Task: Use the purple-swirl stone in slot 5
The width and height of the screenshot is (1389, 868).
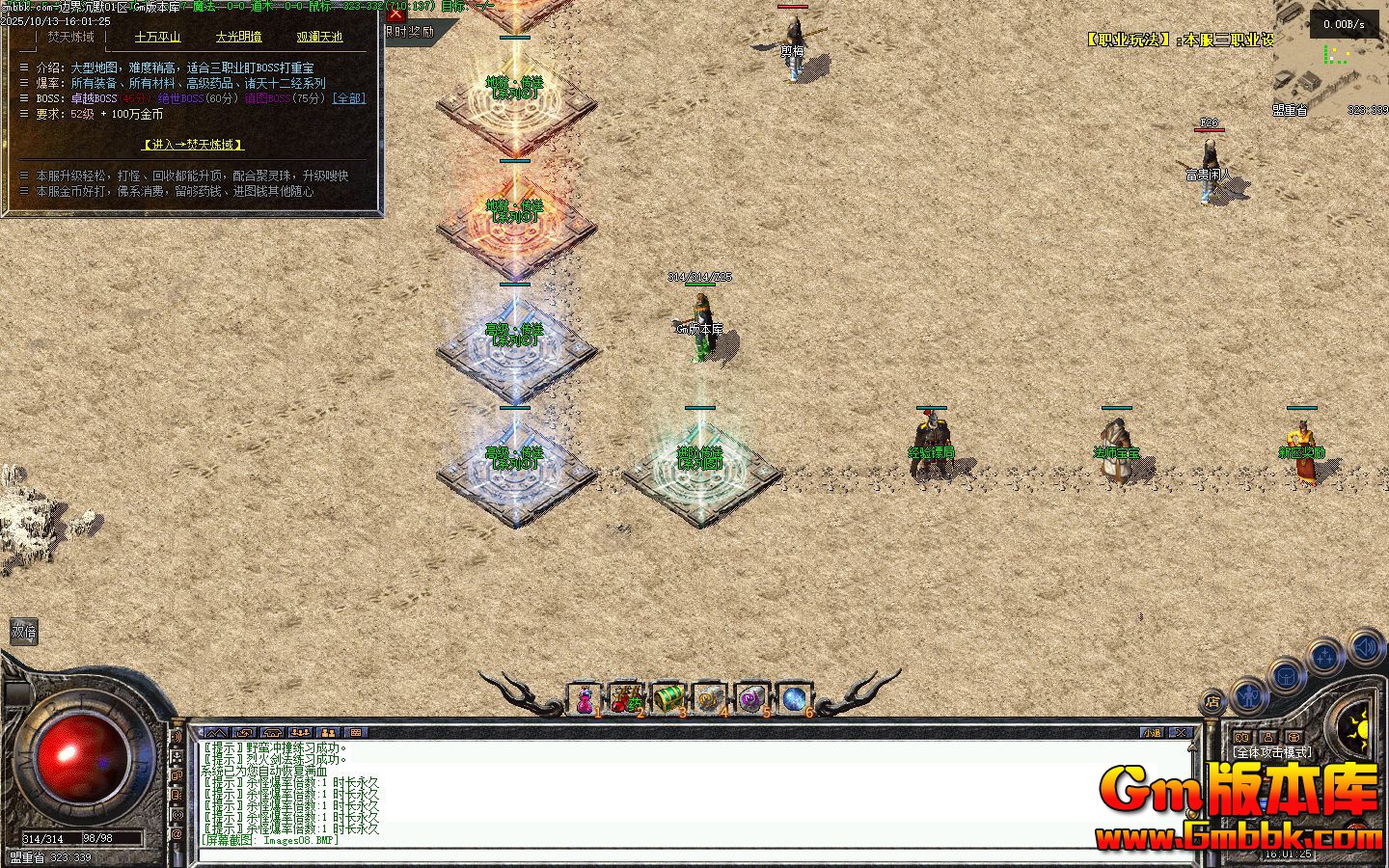Action: [x=751, y=700]
